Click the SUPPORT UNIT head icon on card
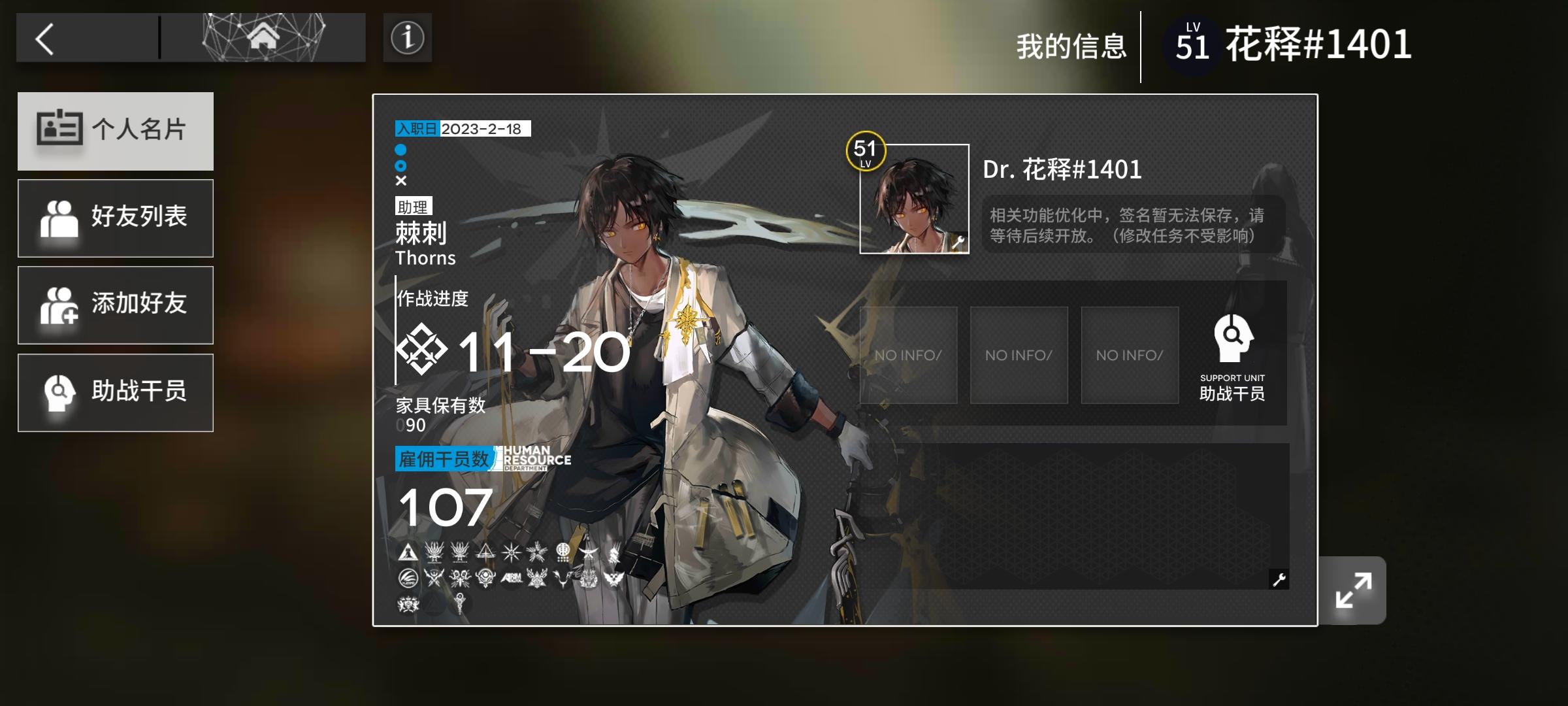Image resolution: width=1568 pixels, height=706 pixels. pyautogui.click(x=1231, y=340)
